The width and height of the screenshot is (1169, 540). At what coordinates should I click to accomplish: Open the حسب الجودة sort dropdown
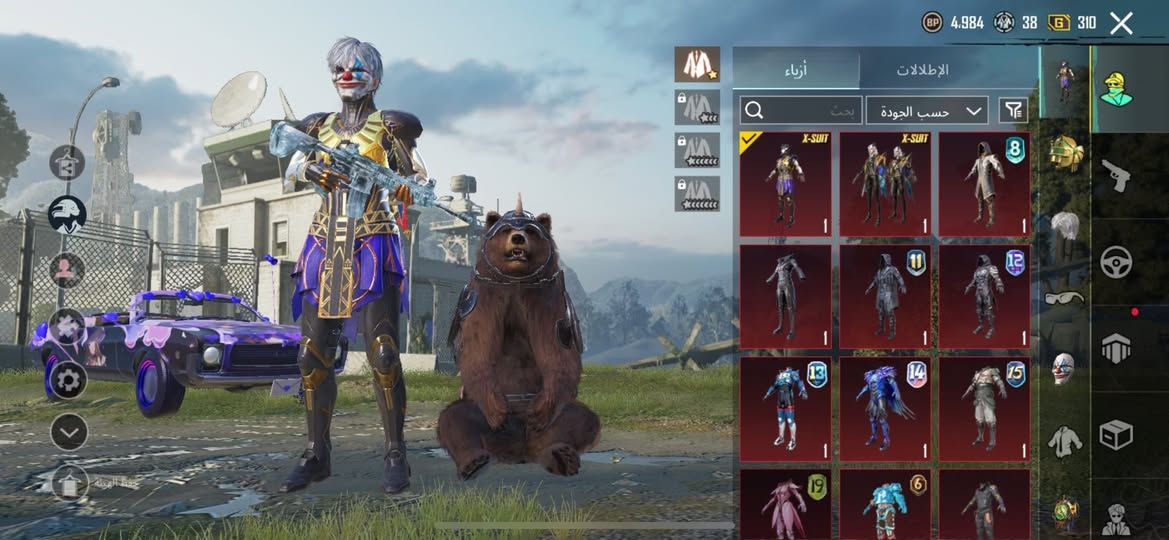point(926,110)
